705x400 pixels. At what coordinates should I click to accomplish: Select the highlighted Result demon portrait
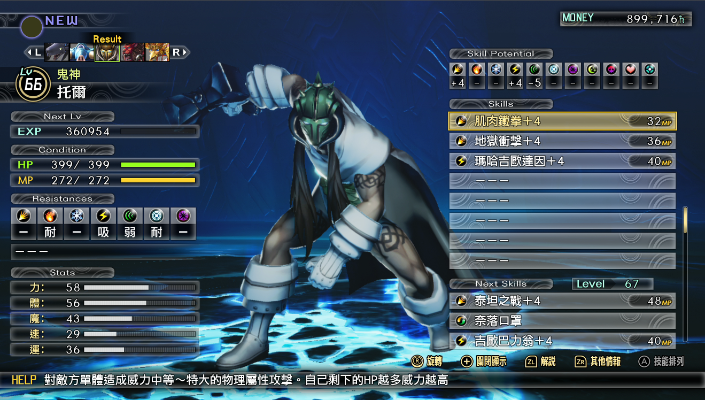coord(108,52)
